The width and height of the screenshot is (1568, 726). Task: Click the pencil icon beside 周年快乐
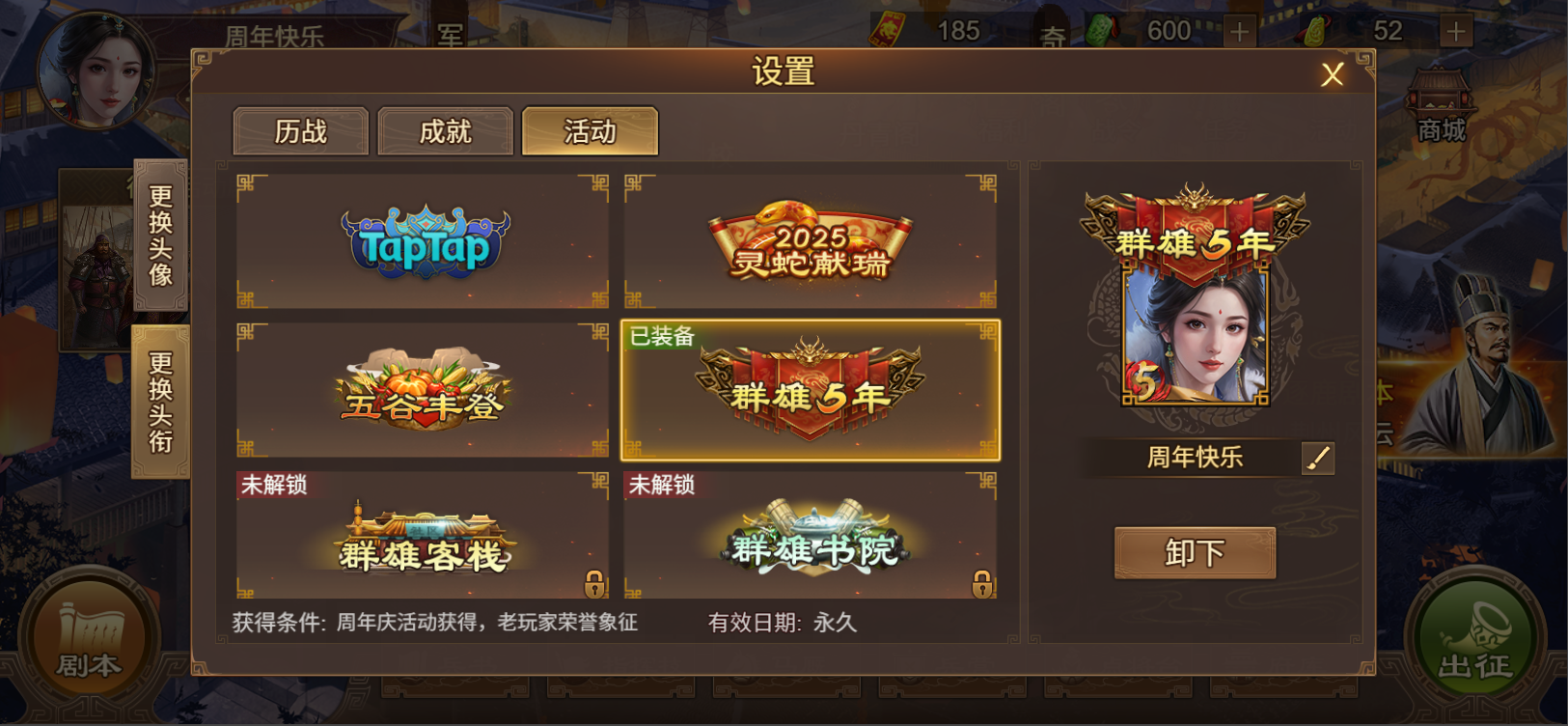1318,460
